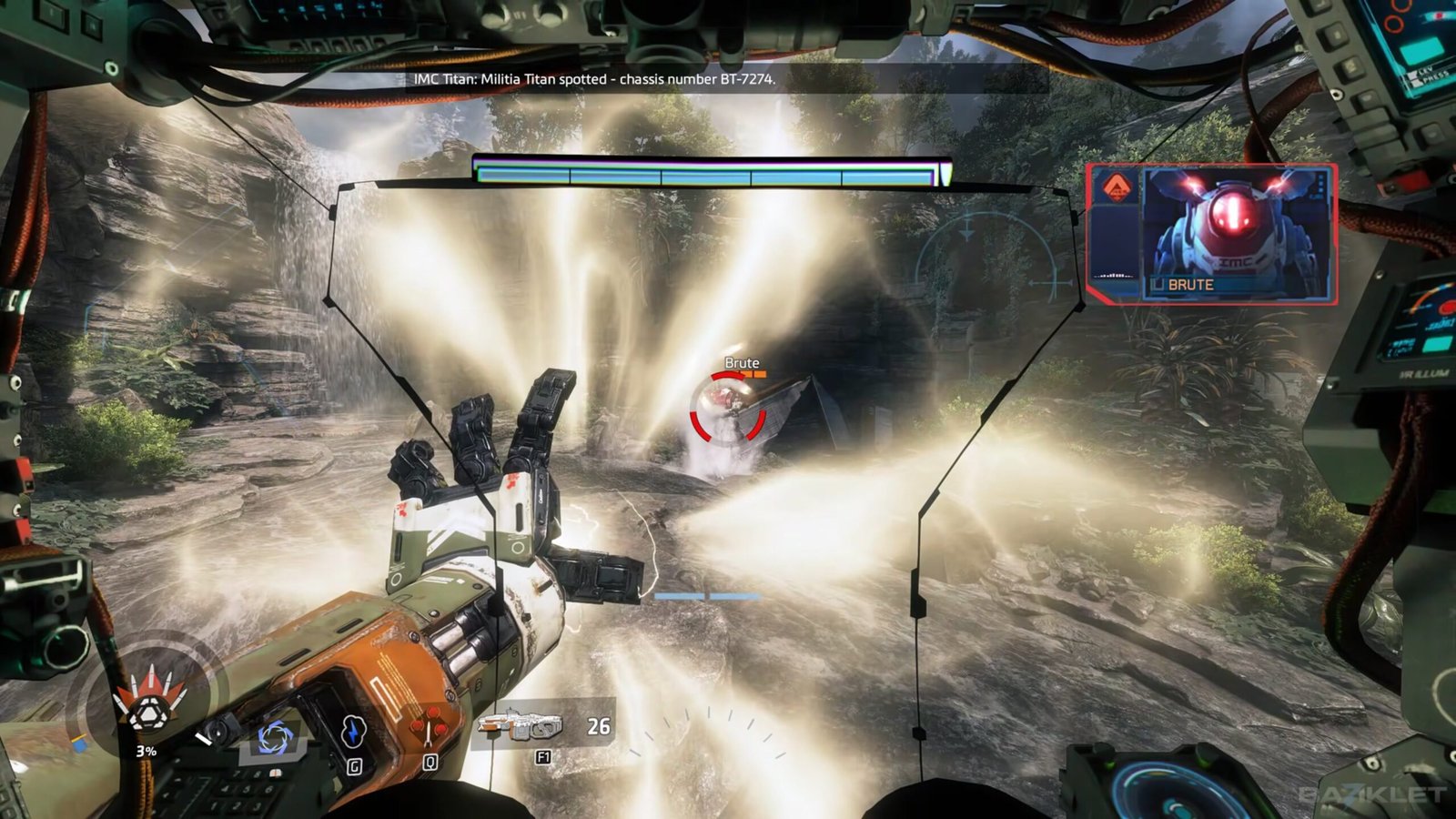Use the red rocket salvo ability
This screenshot has width=1456, height=819.
pyautogui.click(x=429, y=730)
